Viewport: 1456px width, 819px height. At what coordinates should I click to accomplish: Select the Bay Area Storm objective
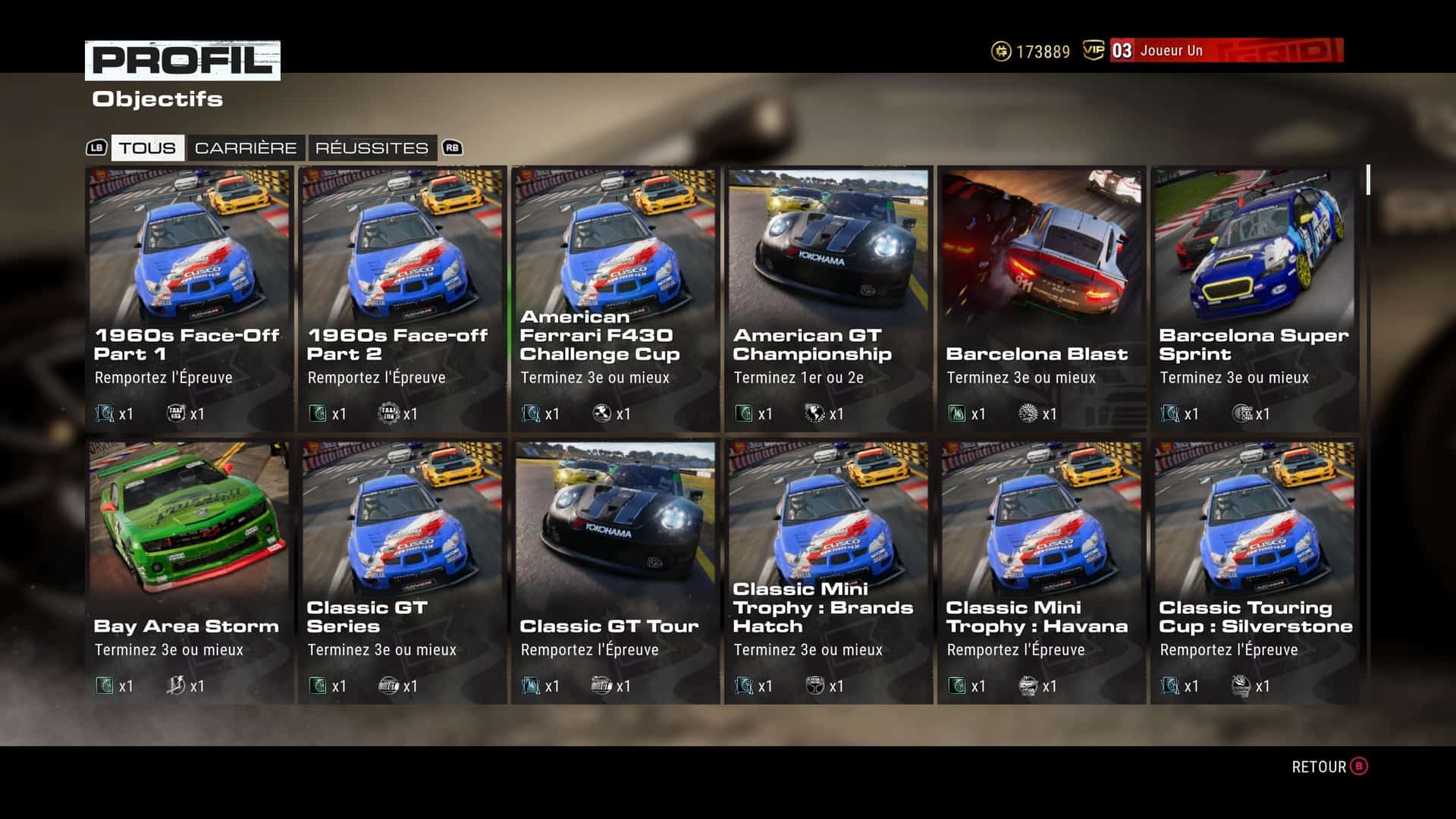(189, 572)
